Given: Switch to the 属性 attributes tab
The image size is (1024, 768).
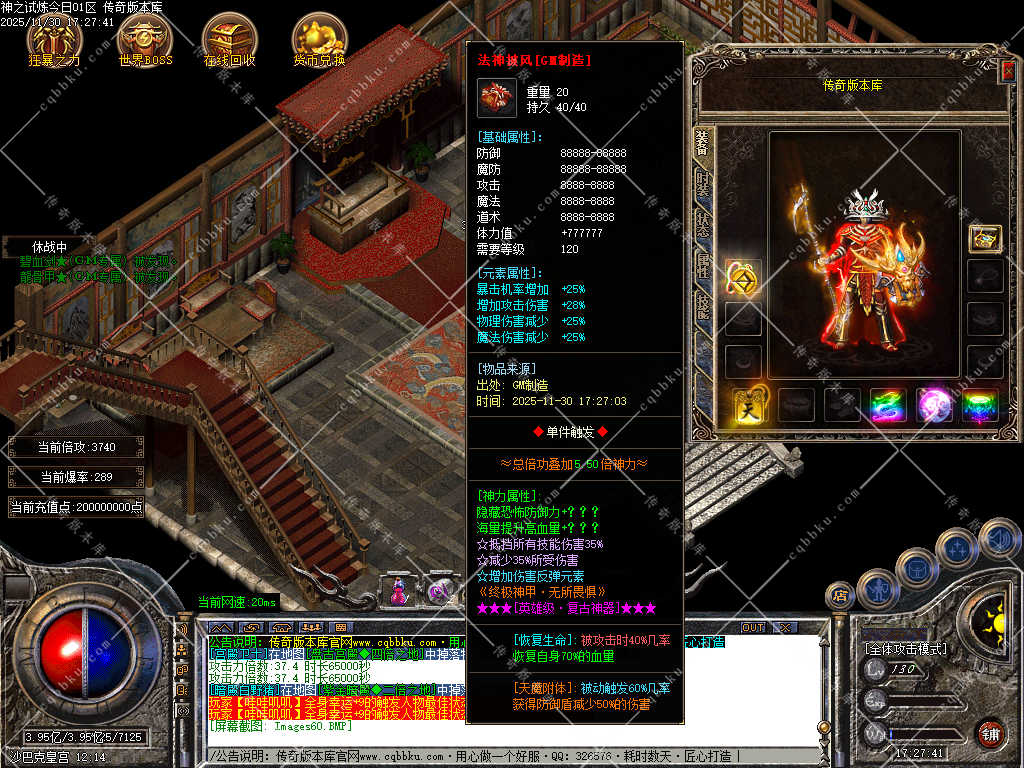Looking at the screenshot, I should click(x=702, y=264).
